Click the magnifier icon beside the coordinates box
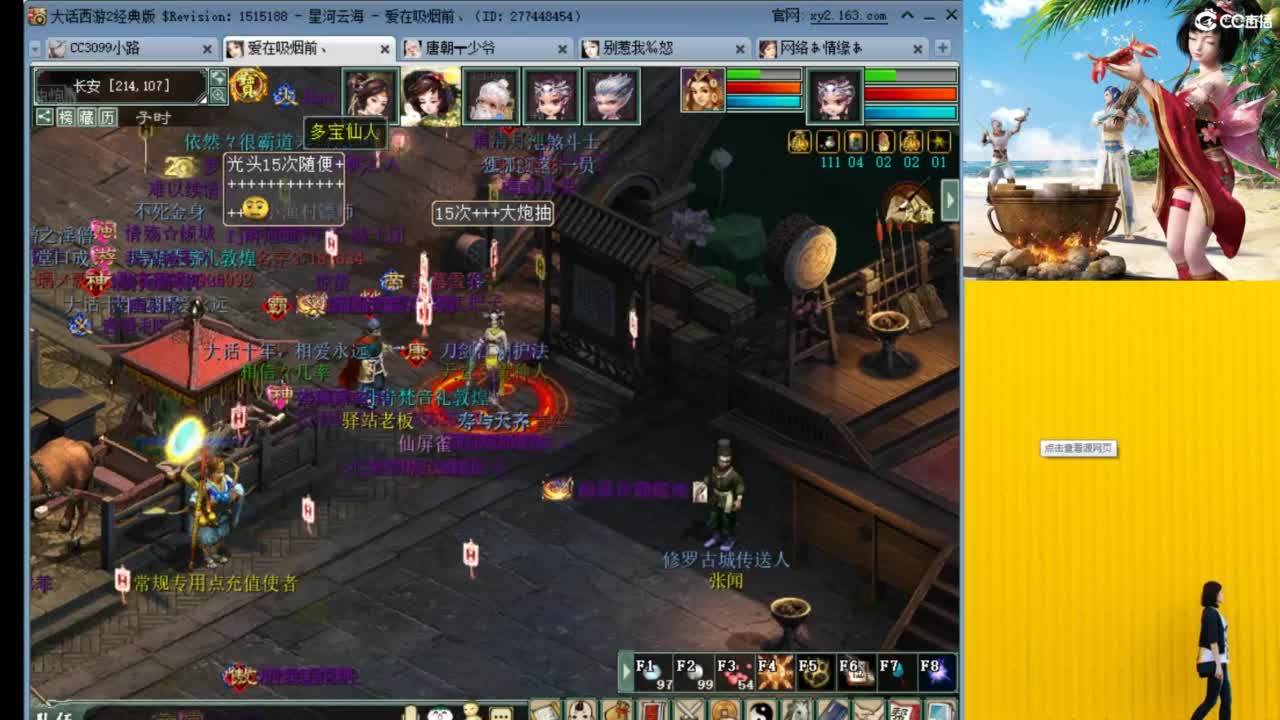Viewport: 1280px width, 720px height. 219,96
